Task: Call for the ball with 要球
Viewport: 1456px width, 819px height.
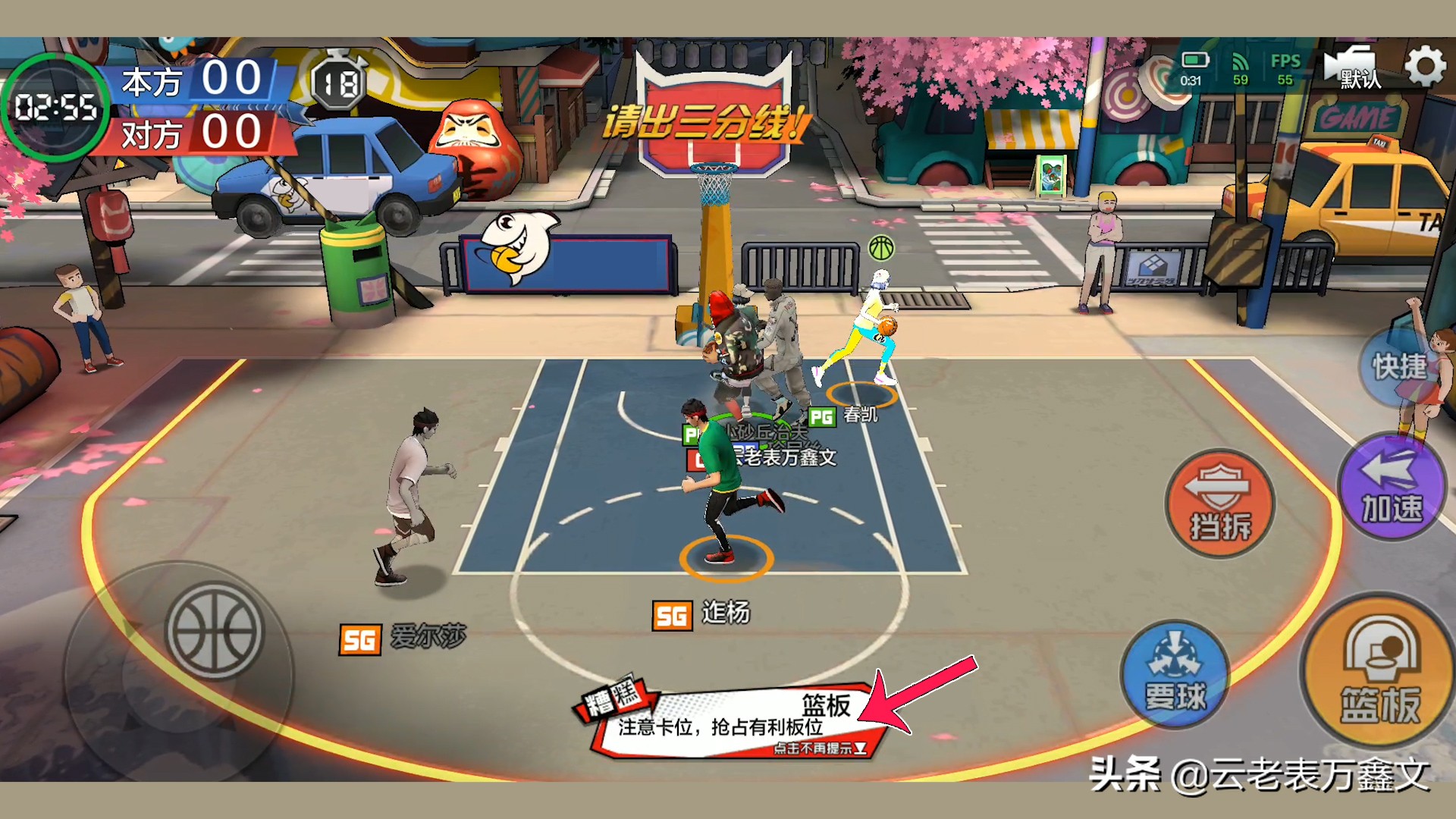Action: click(x=1175, y=673)
